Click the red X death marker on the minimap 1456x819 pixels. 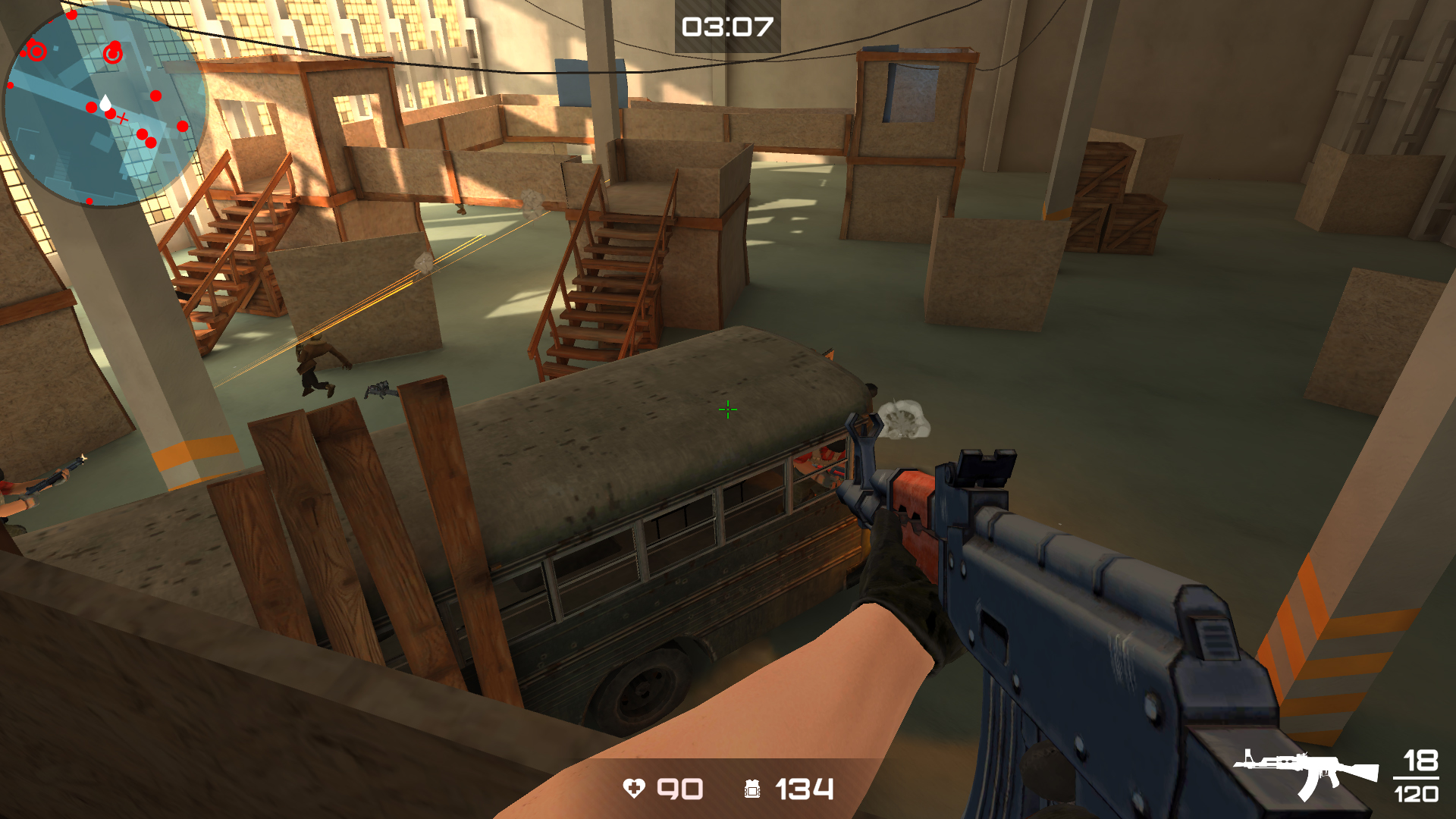point(122,118)
